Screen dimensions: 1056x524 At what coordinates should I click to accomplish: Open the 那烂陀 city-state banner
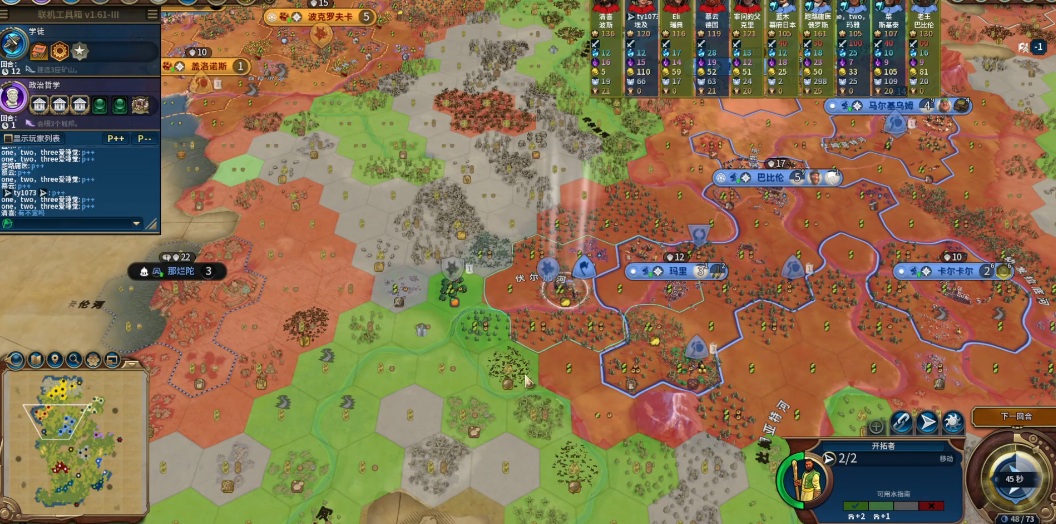pos(178,271)
